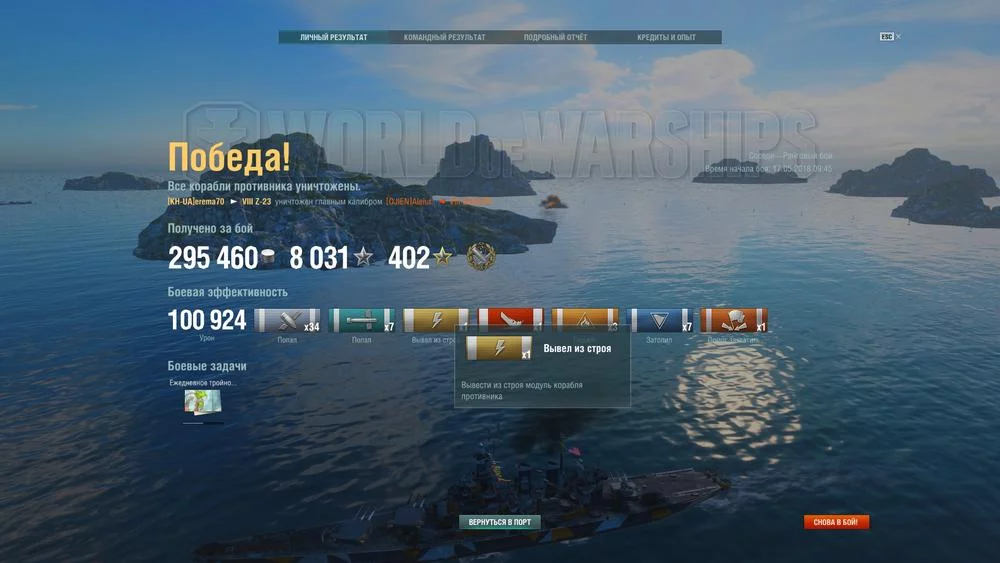
Task: Close the results screen with ESC button
Action: pyautogui.click(x=887, y=37)
